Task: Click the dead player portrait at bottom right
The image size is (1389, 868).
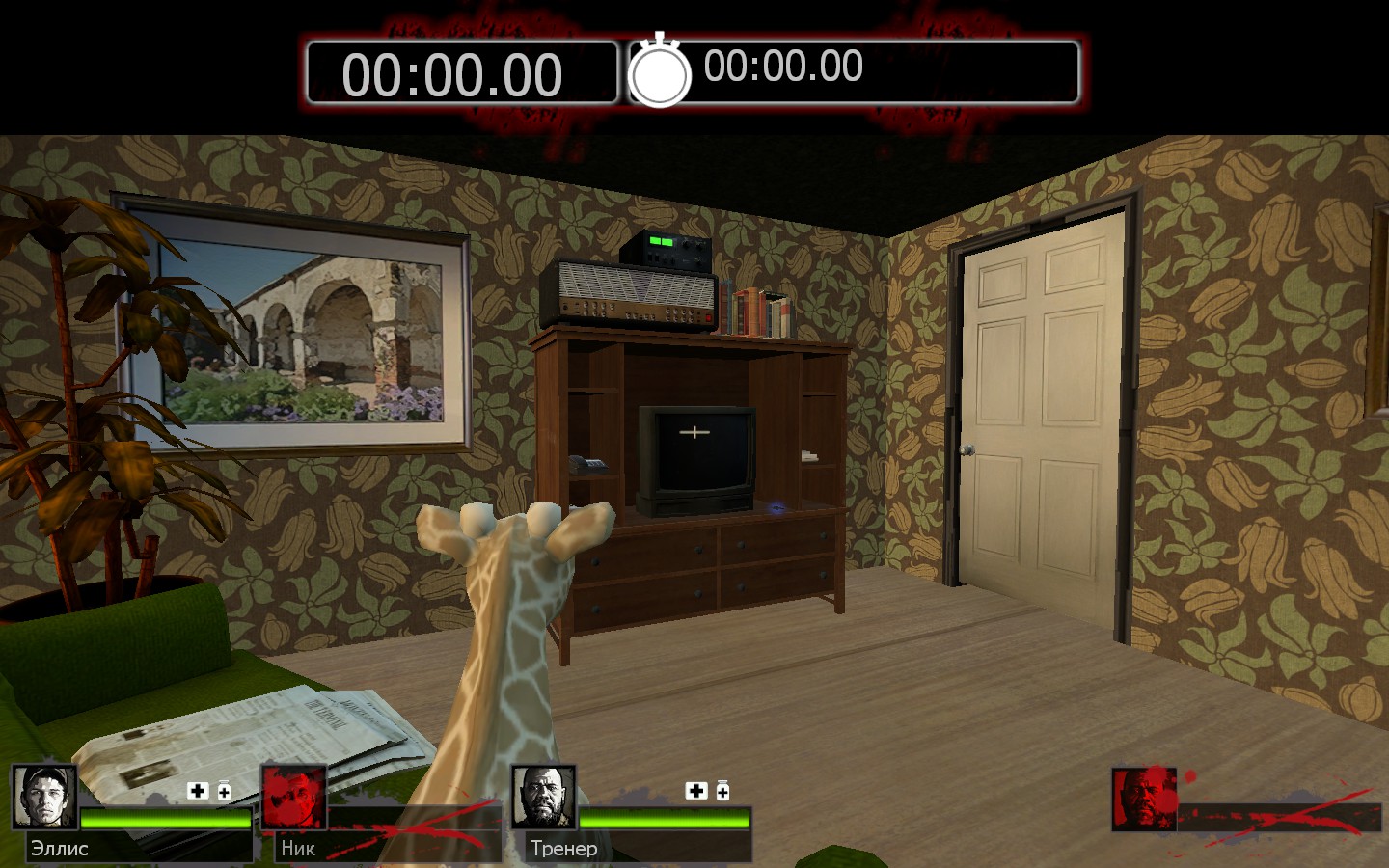Action: 1144,800
